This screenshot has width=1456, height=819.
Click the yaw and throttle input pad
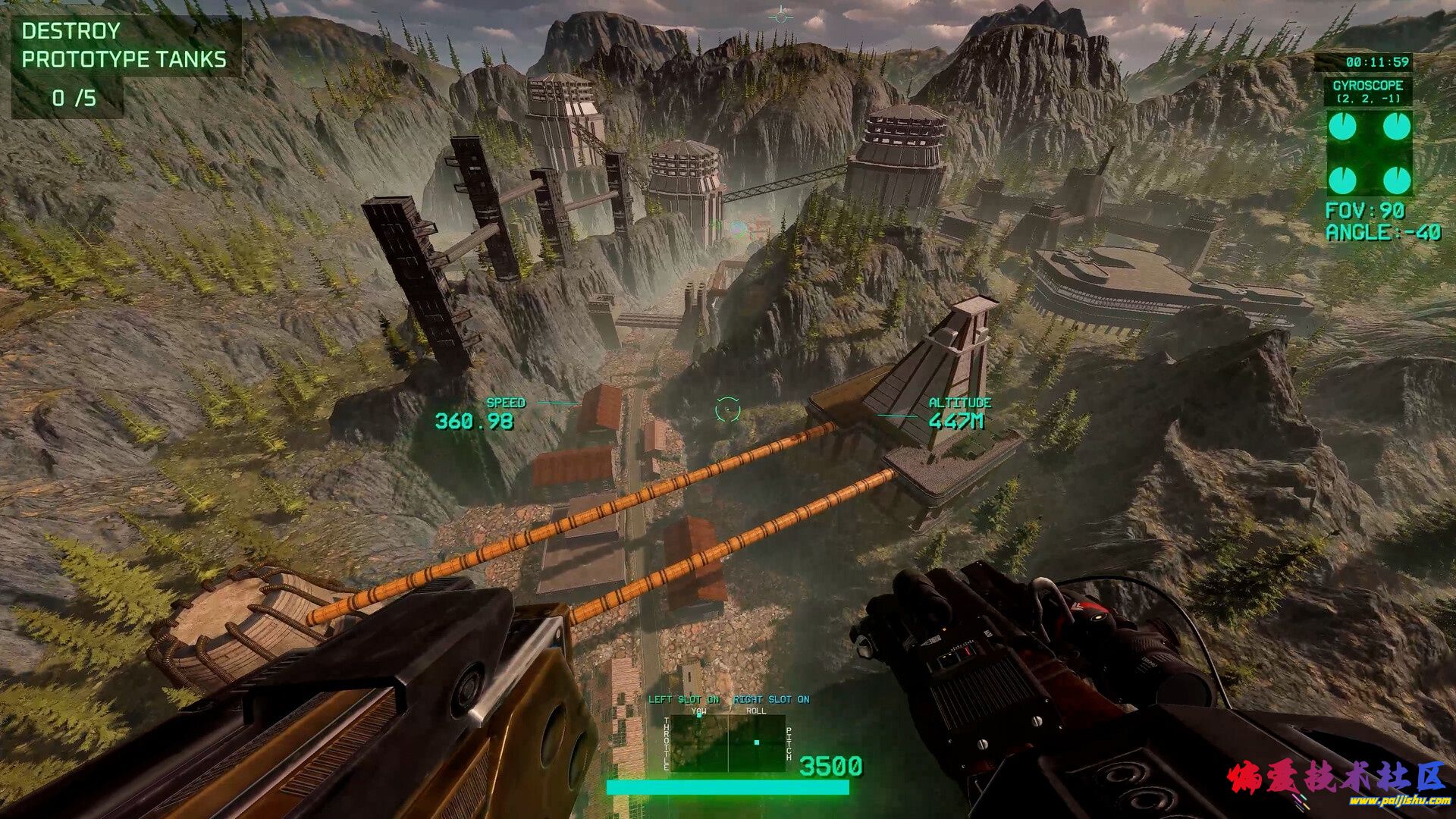click(698, 743)
